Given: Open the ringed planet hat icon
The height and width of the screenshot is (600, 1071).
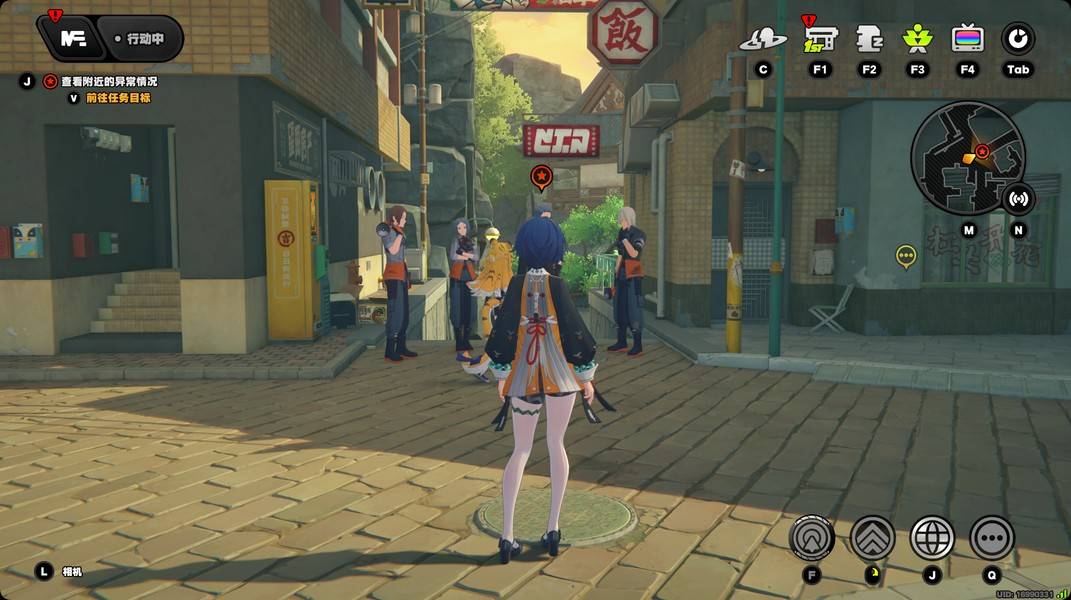Looking at the screenshot, I should point(763,39).
